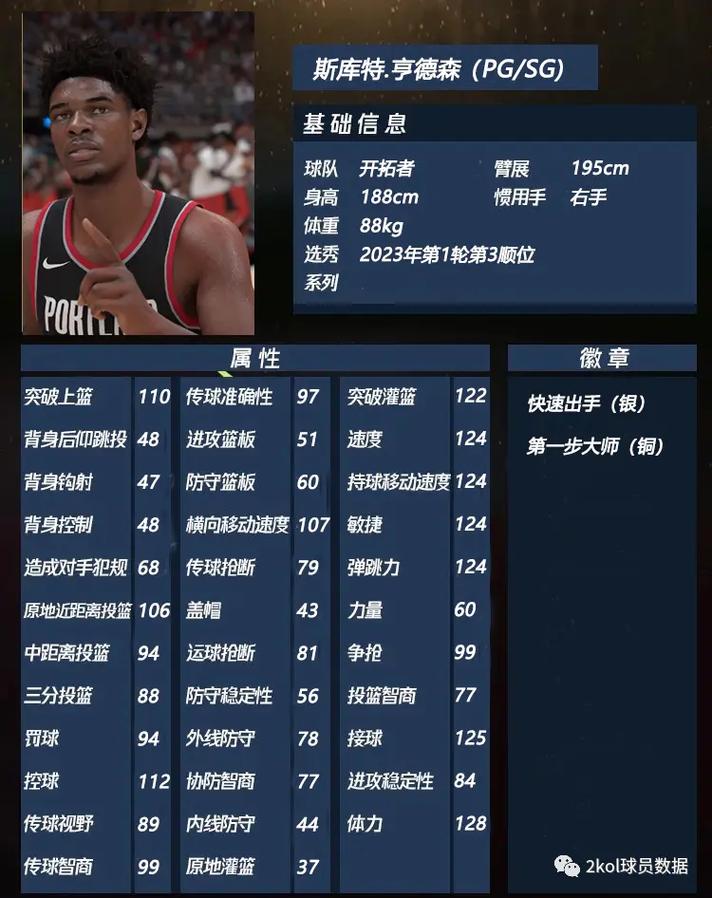Click the Scoot Henderson player portrait
Image resolution: width=712 pixels, height=898 pixels.
tap(138, 174)
